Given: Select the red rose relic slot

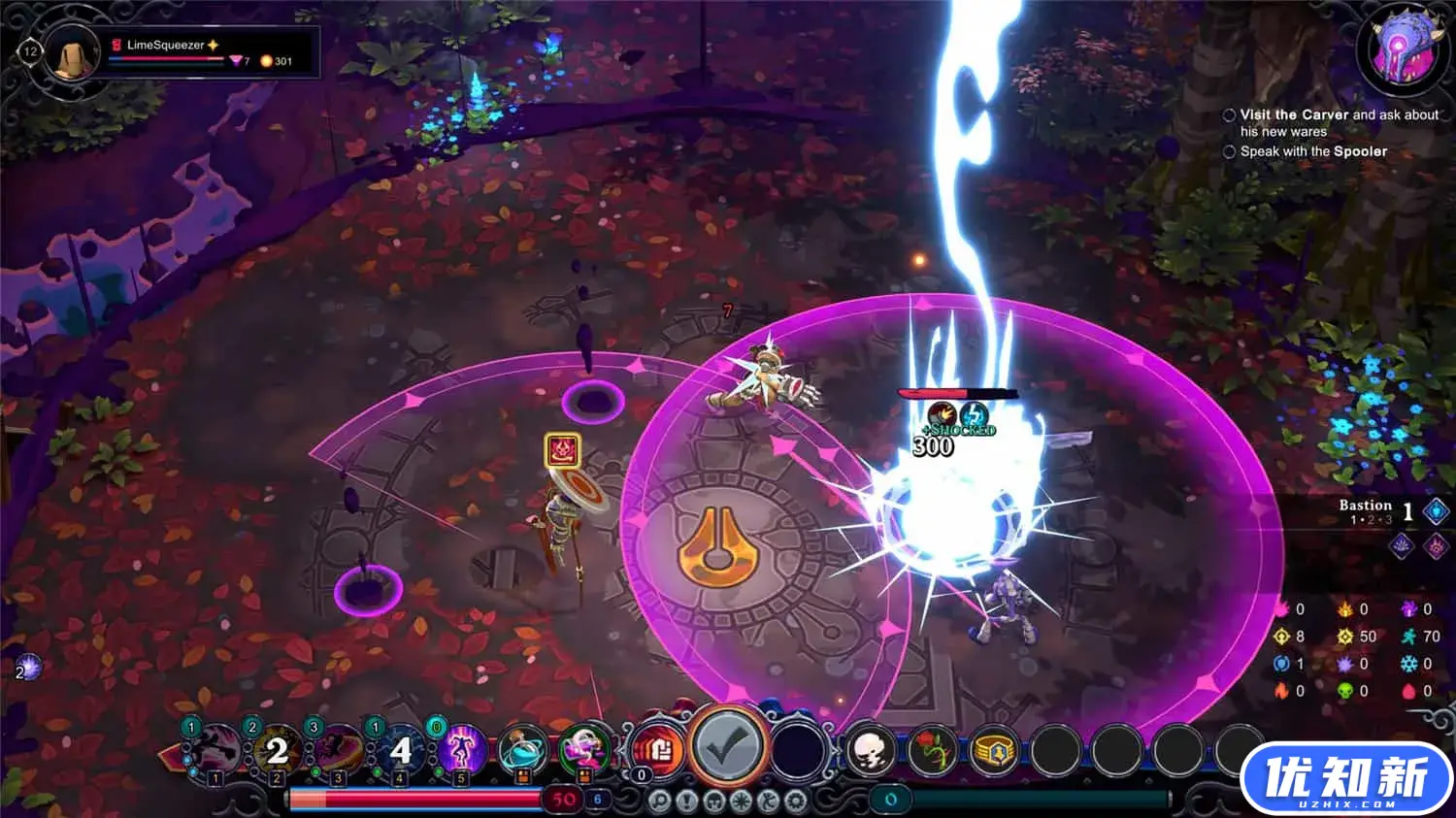Looking at the screenshot, I should [x=933, y=750].
